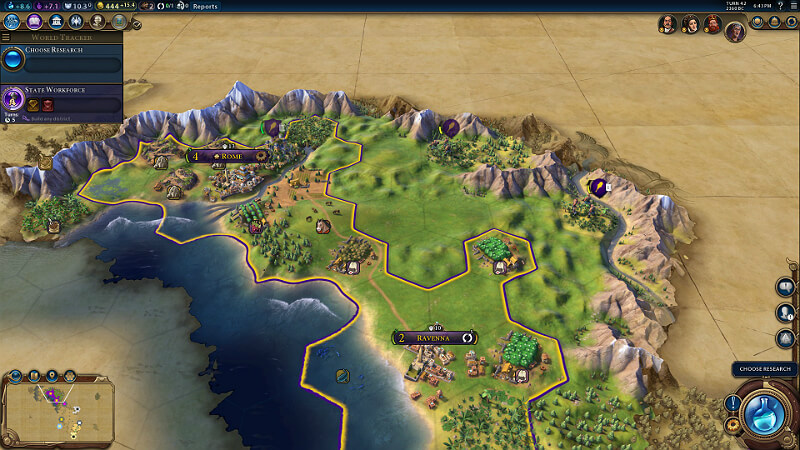
Task: Click the Choose Research flask button
Action: click(x=764, y=412)
